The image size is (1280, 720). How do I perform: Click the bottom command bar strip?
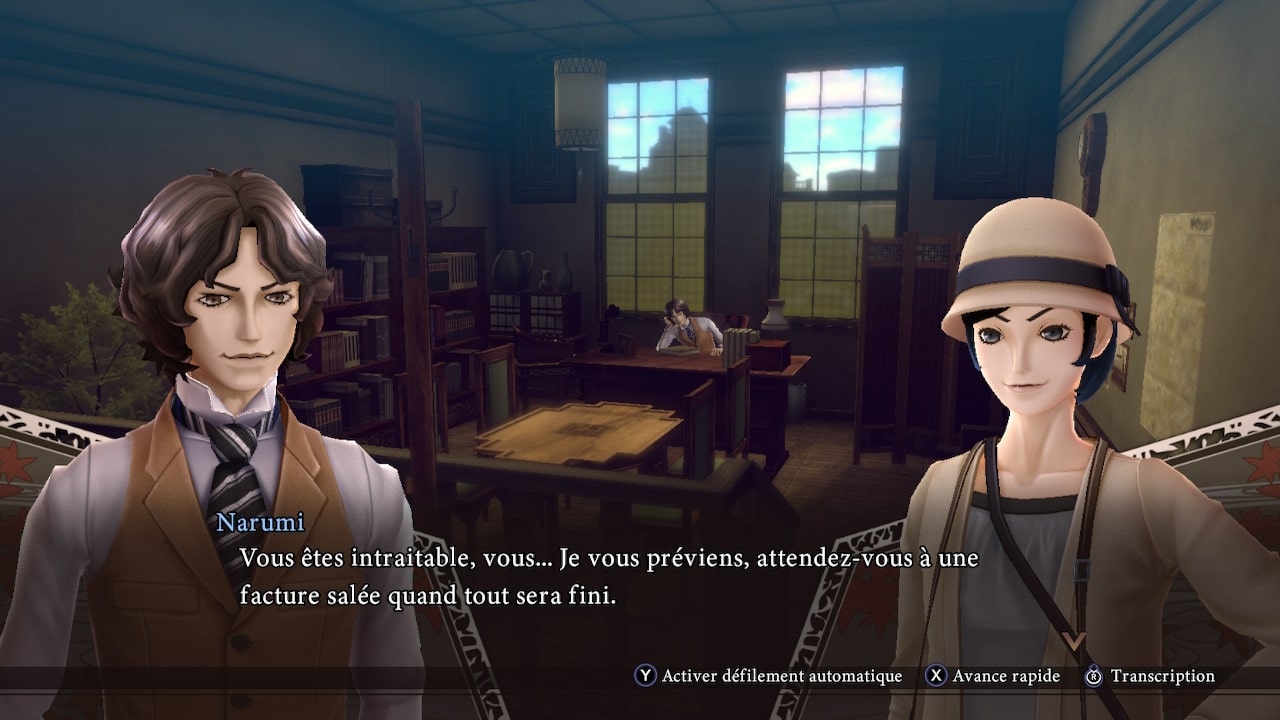point(640,676)
